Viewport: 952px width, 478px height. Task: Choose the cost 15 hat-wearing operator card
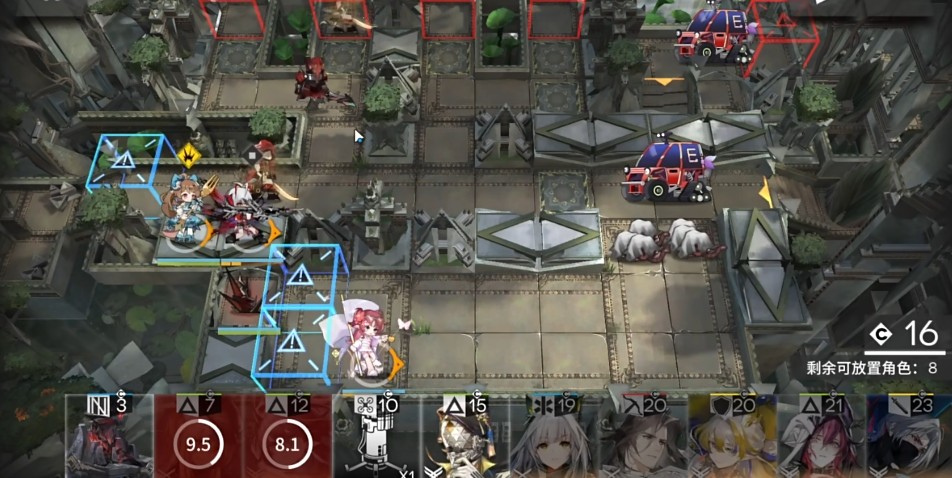(x=464, y=438)
